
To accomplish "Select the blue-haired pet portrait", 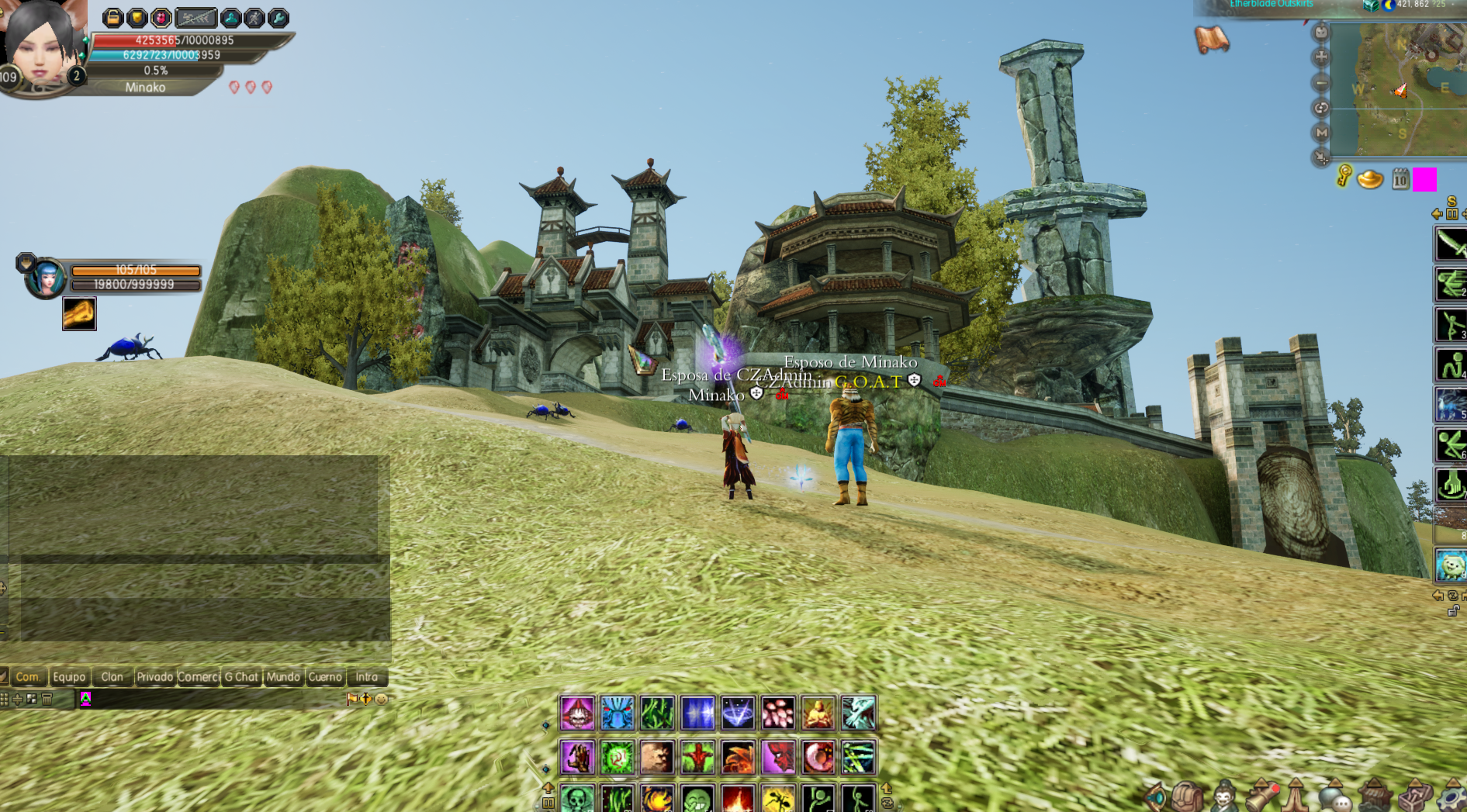I will click(46, 278).
